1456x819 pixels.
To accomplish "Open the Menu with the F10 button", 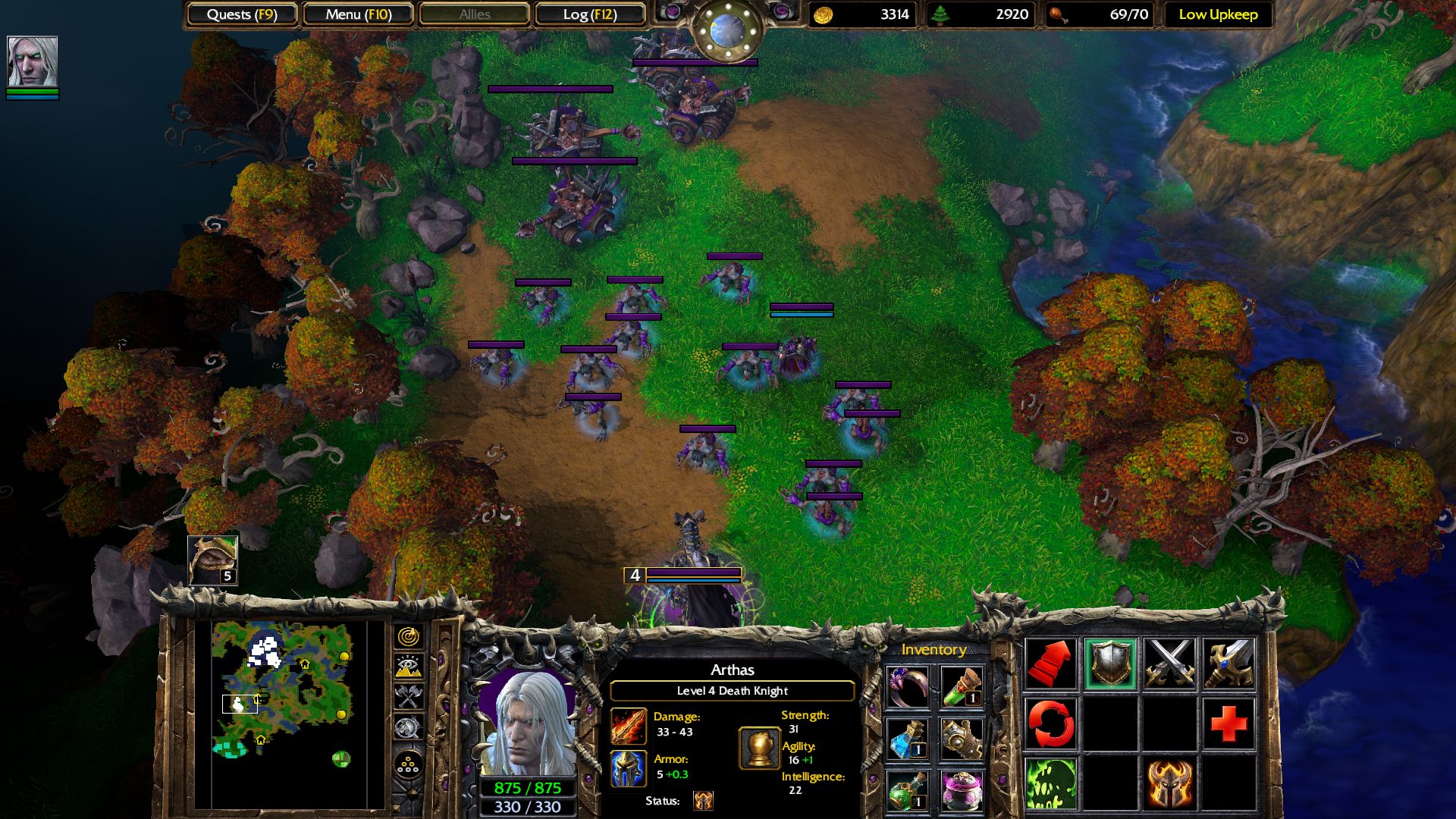I will point(357,14).
